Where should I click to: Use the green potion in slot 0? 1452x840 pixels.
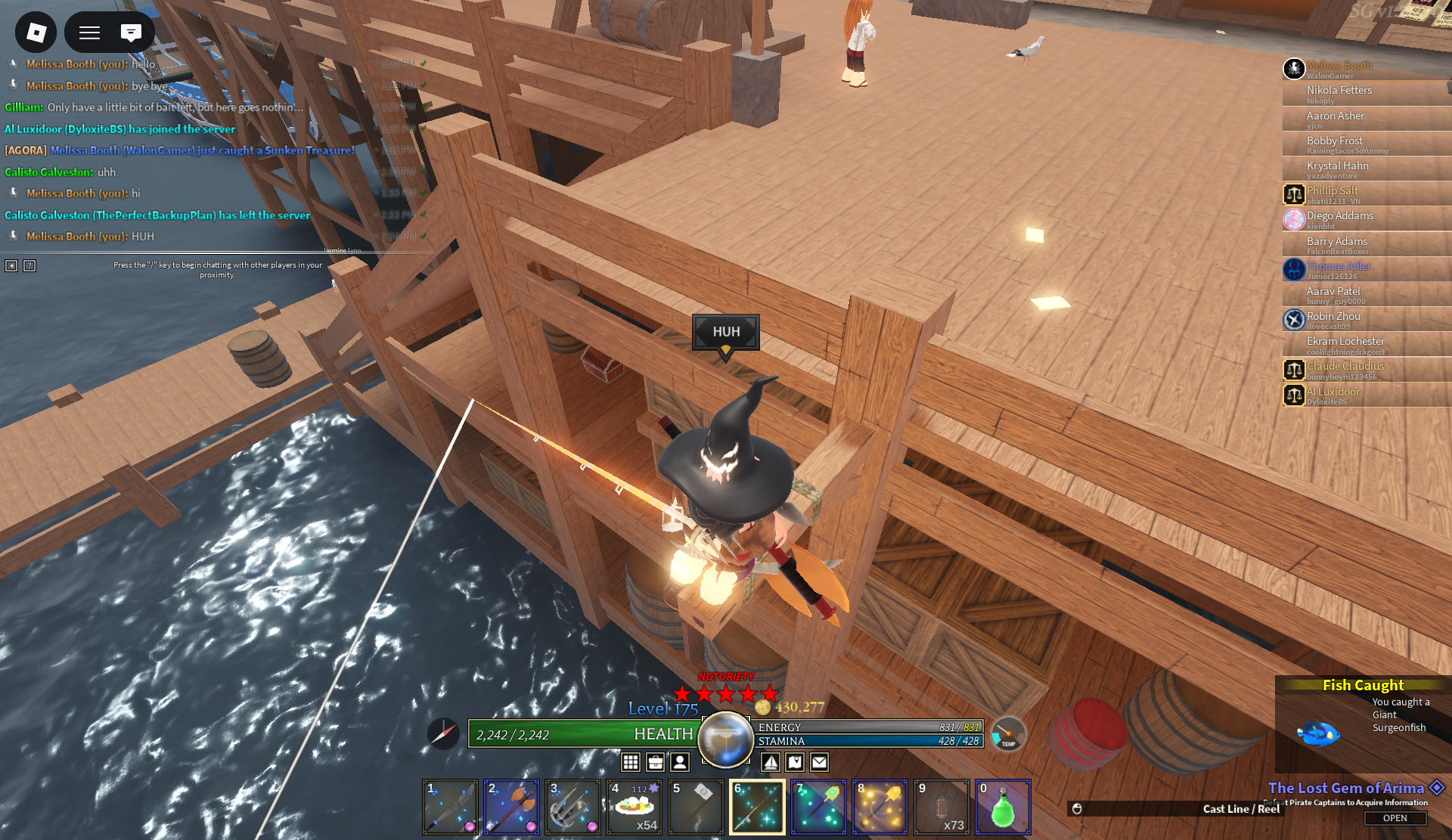click(x=1003, y=807)
